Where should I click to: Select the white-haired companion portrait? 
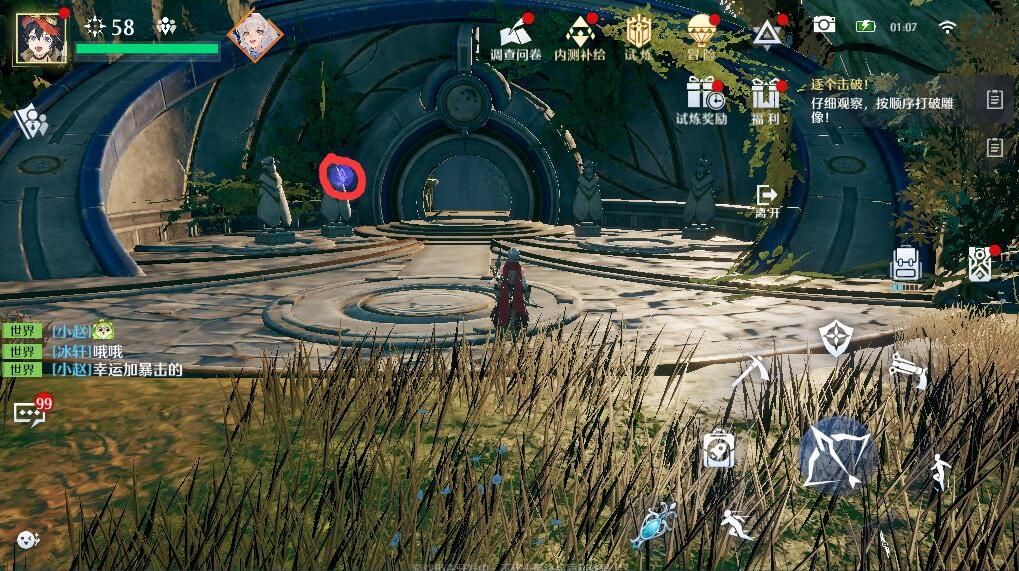pyautogui.click(x=254, y=37)
